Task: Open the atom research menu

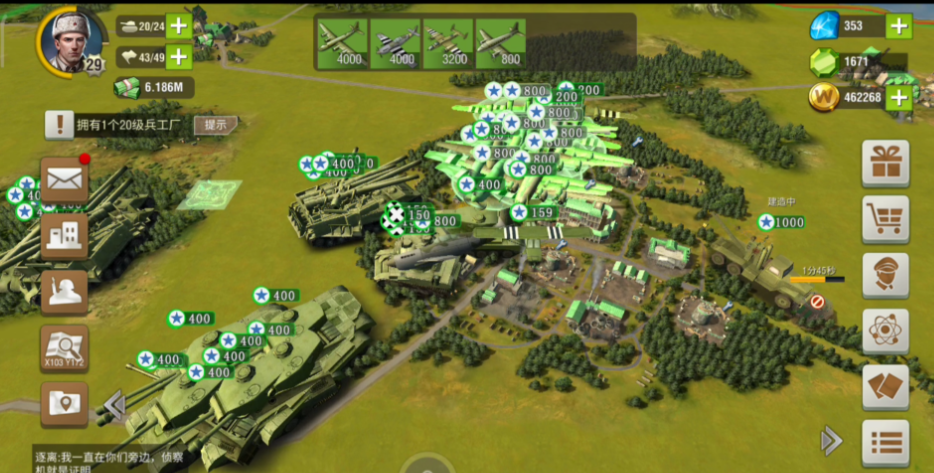Action: [885, 331]
